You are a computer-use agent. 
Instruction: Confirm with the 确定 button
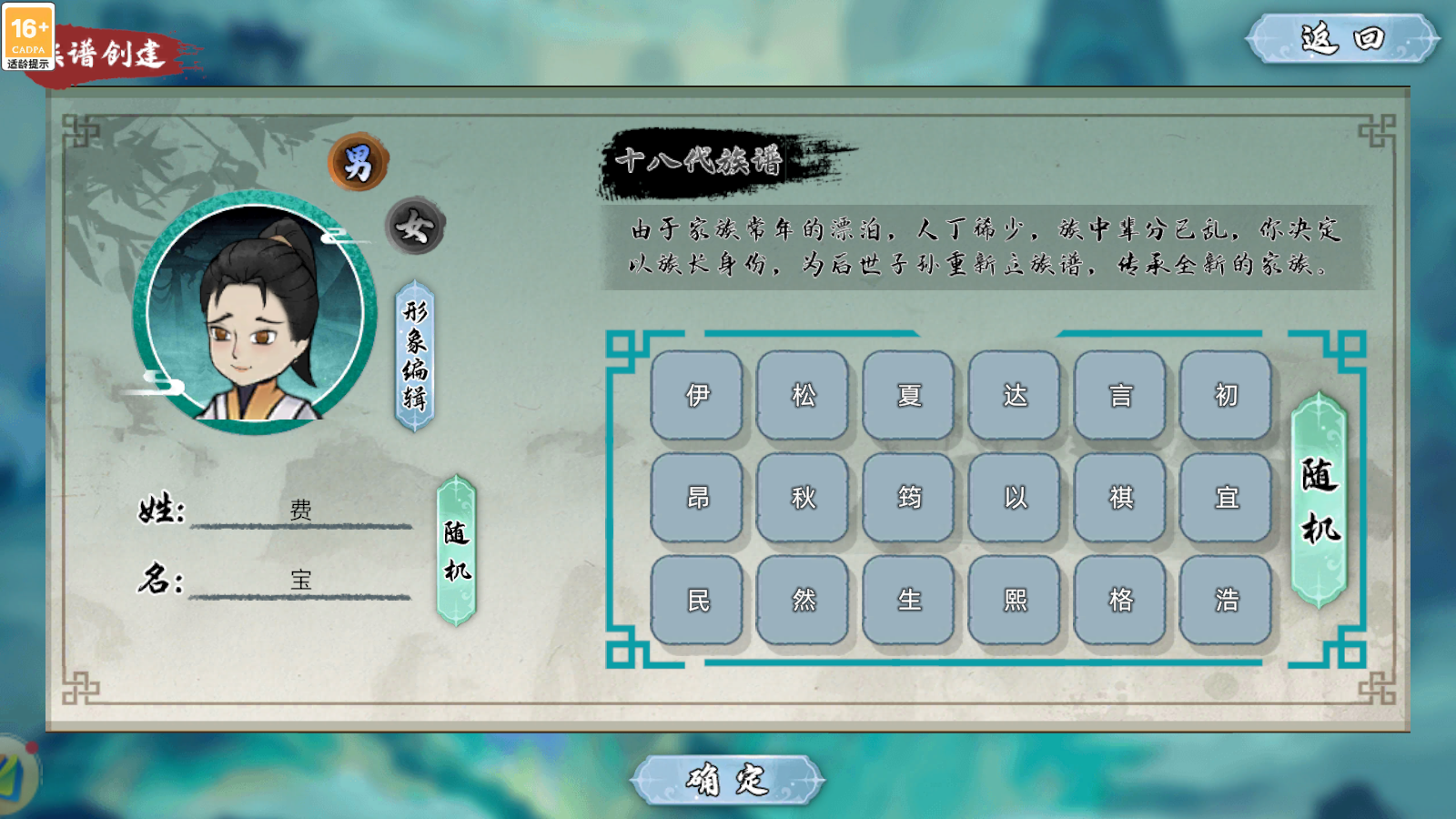[727, 780]
